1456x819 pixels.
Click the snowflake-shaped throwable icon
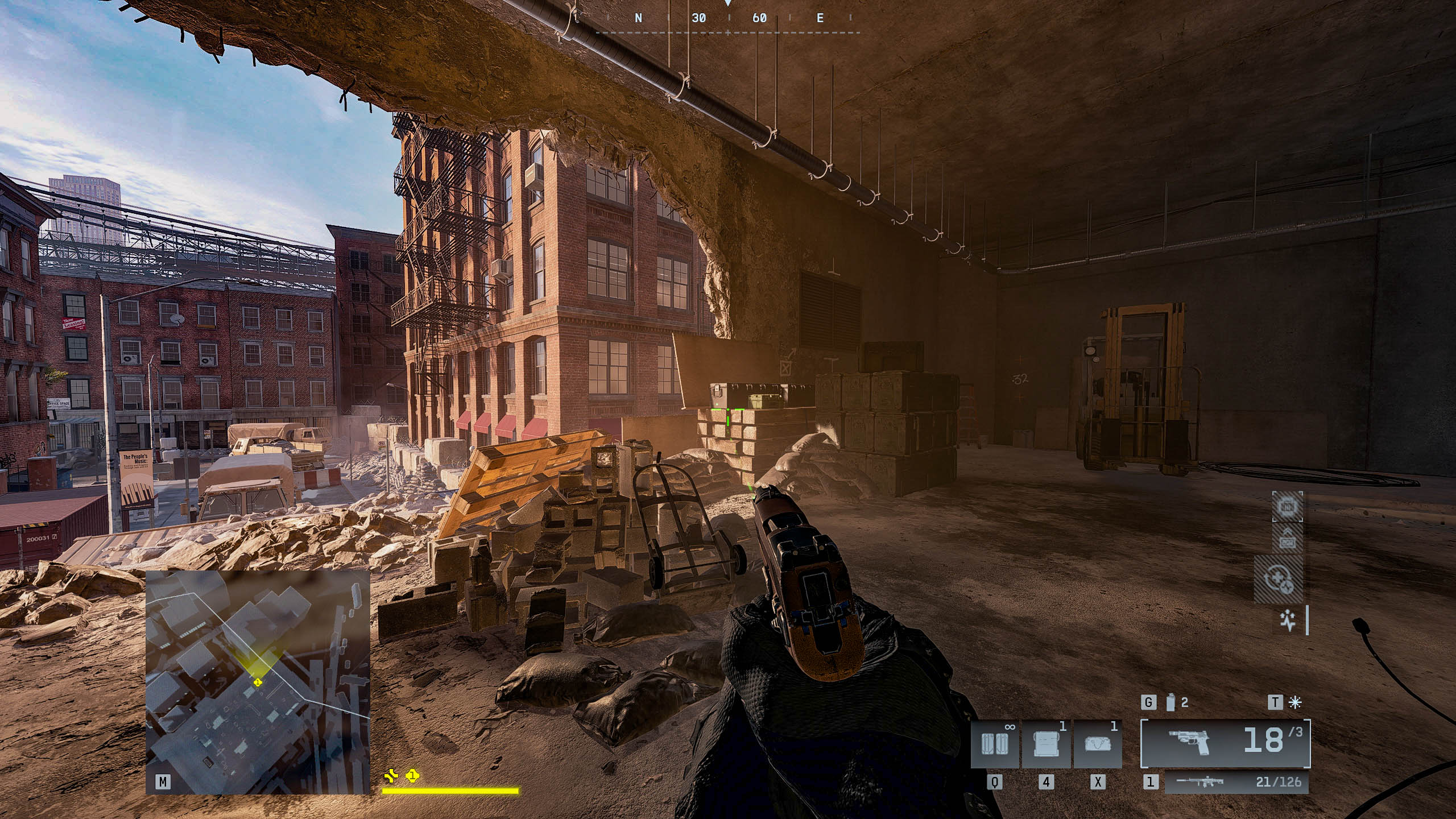pos(1296,703)
